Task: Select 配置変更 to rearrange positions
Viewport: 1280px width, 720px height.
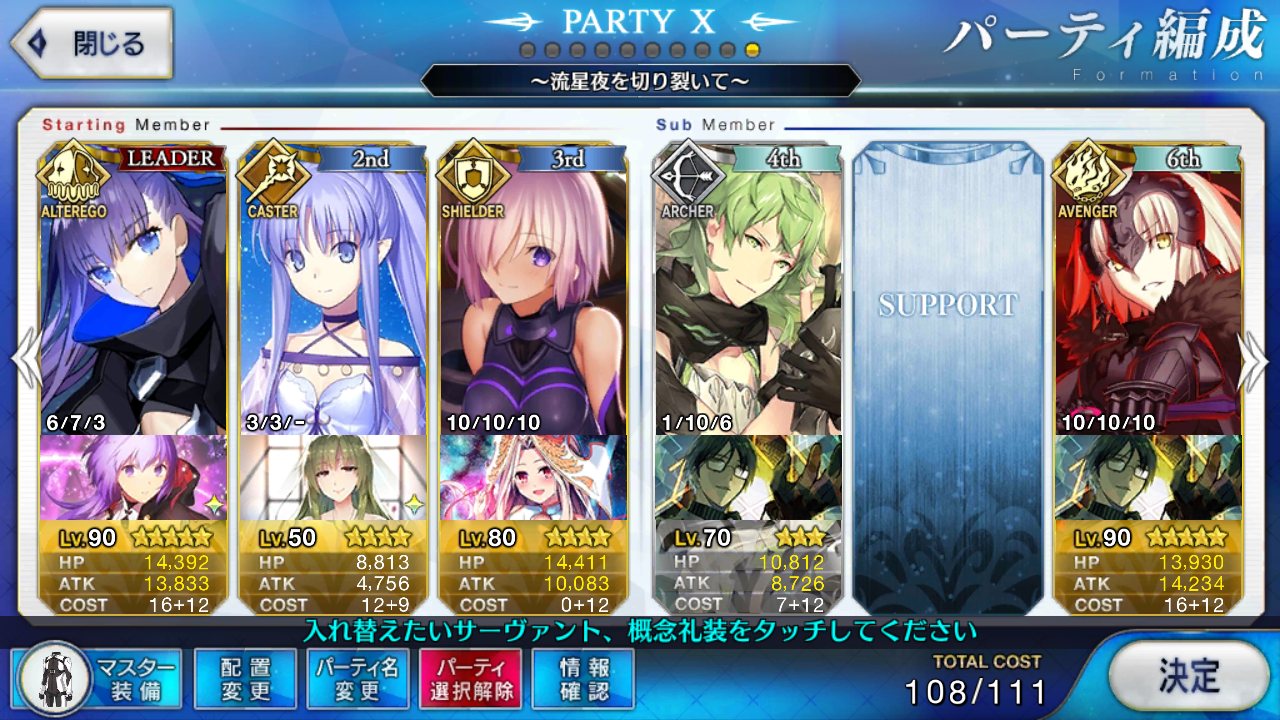Action: point(245,679)
